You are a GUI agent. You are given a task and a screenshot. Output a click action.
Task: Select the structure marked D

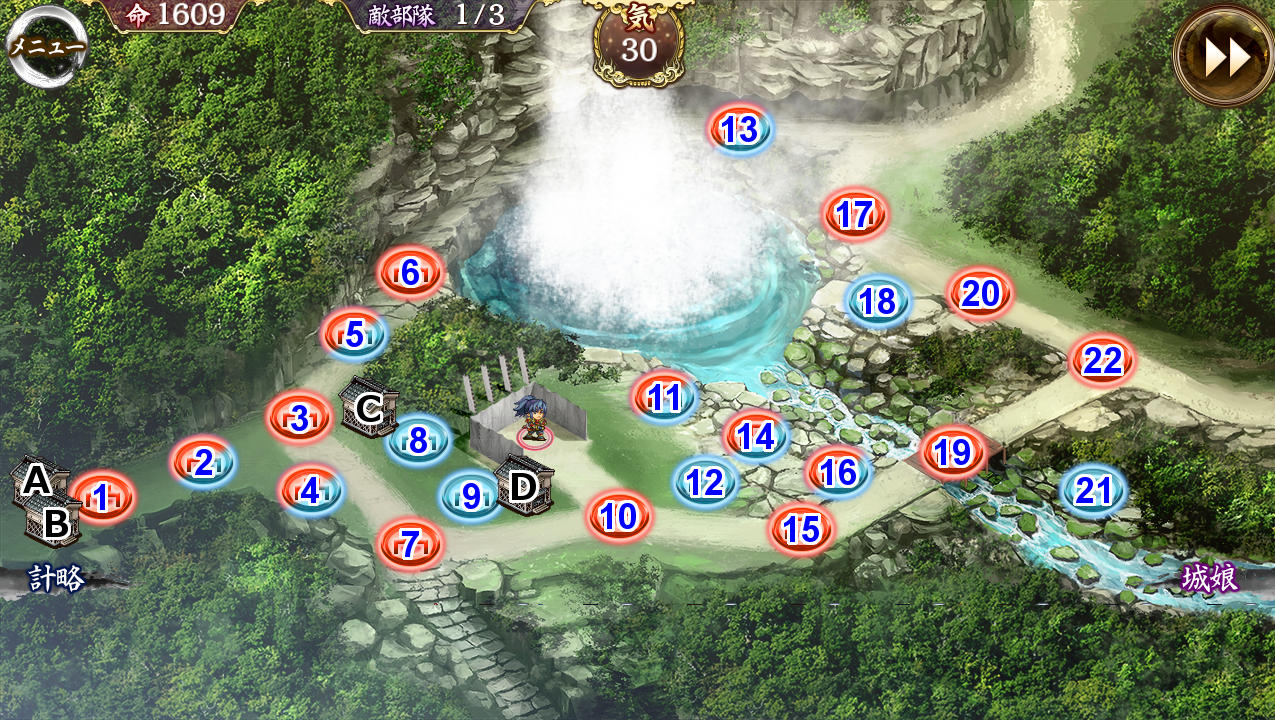click(524, 486)
